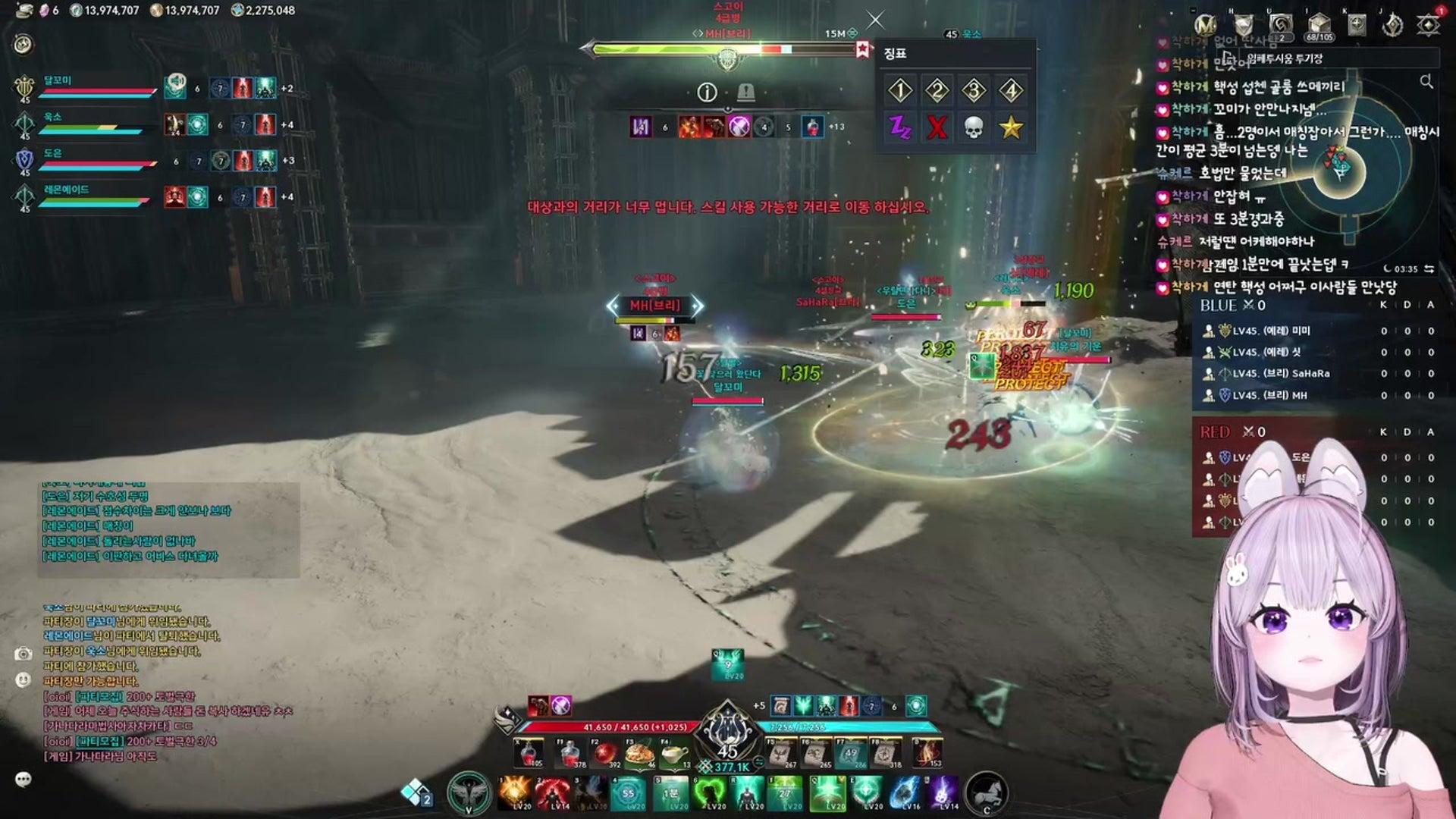Activate the horse mount button
The width and height of the screenshot is (1456, 819).
(x=987, y=793)
